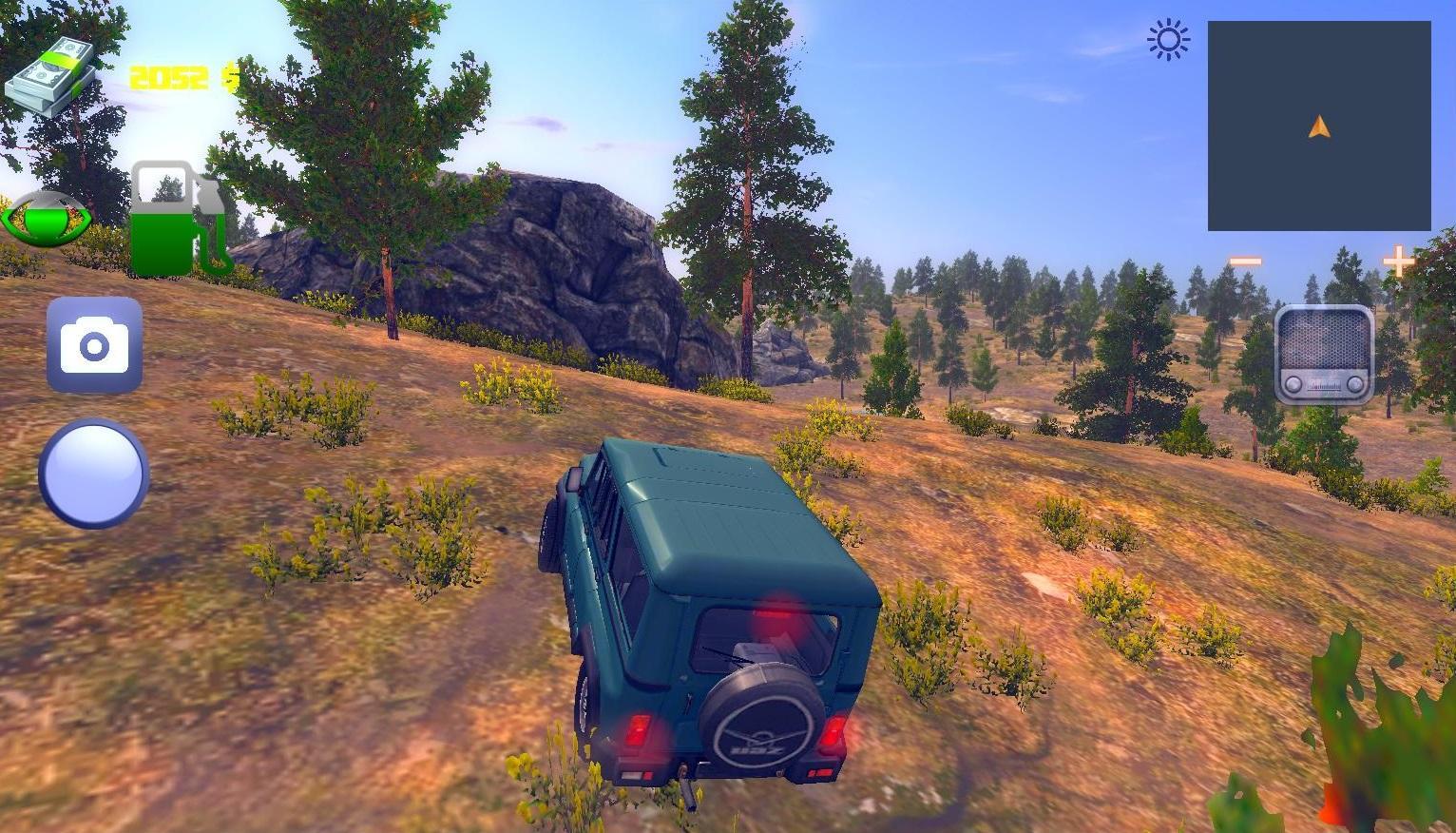Screen dimensions: 1456x833
Task: Zoom in the minimap with plus
Action: 1398,259
